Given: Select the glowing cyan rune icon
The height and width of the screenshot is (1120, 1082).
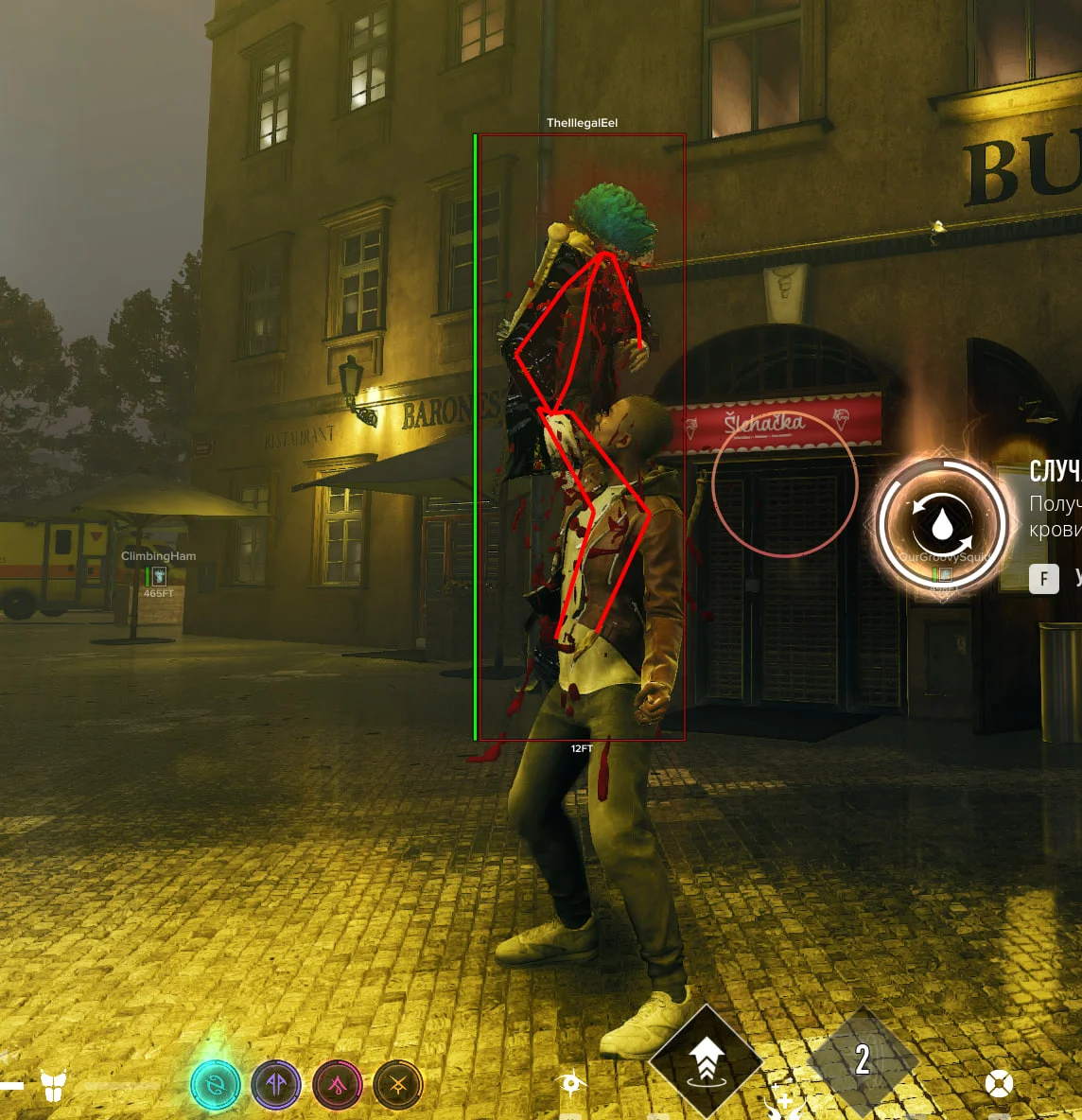Looking at the screenshot, I should [216, 1086].
